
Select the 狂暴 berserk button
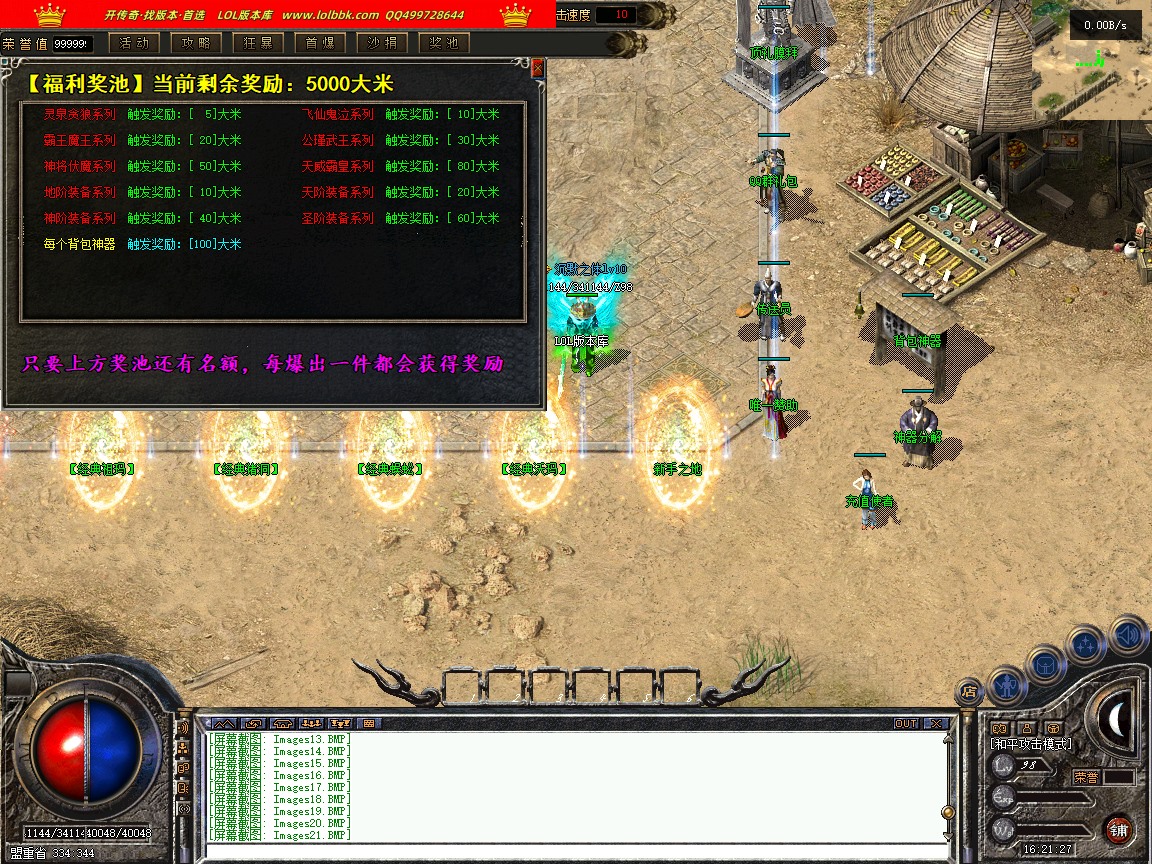[258, 43]
